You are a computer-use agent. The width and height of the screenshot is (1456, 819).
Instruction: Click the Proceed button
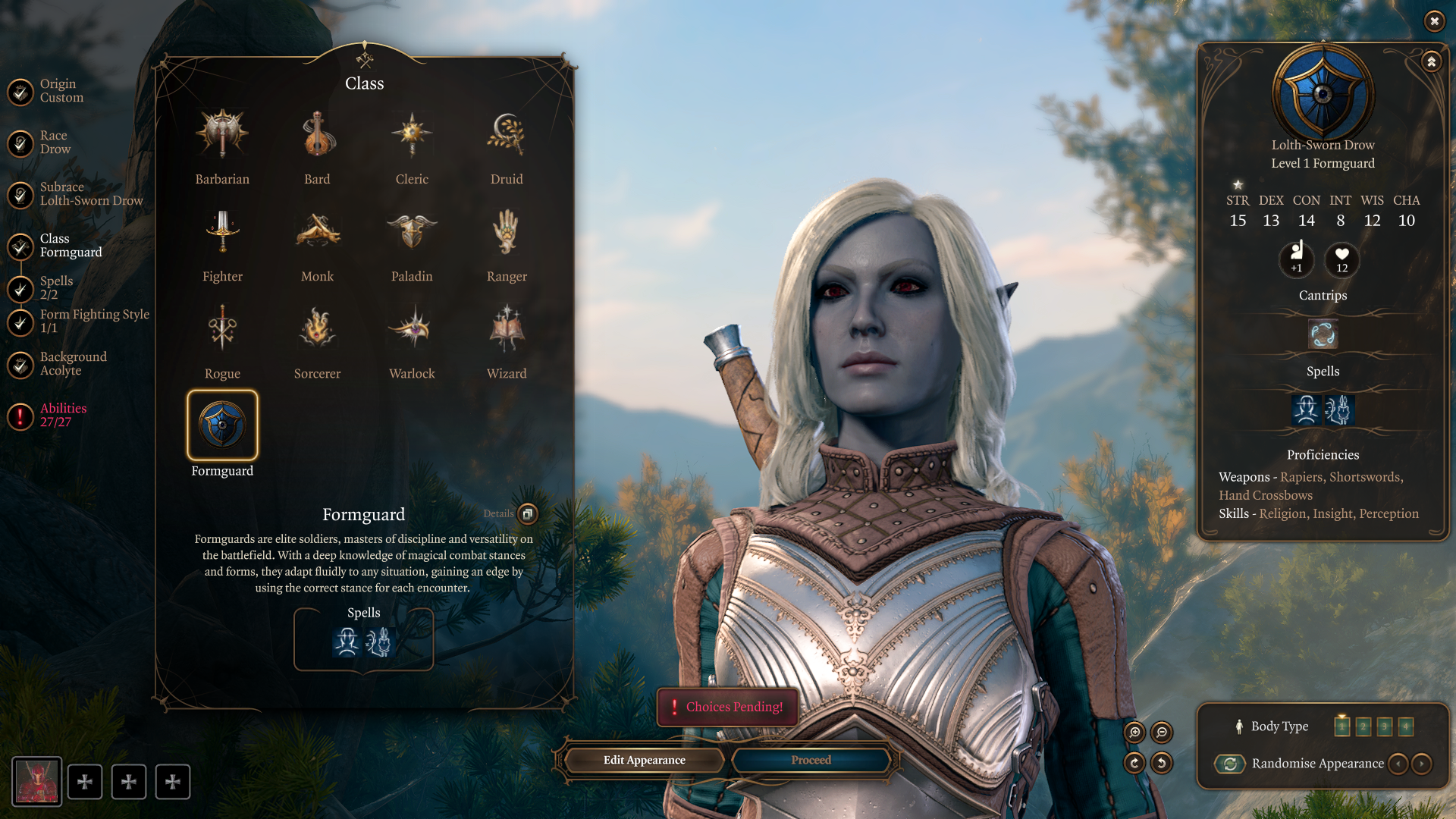pyautogui.click(x=811, y=760)
